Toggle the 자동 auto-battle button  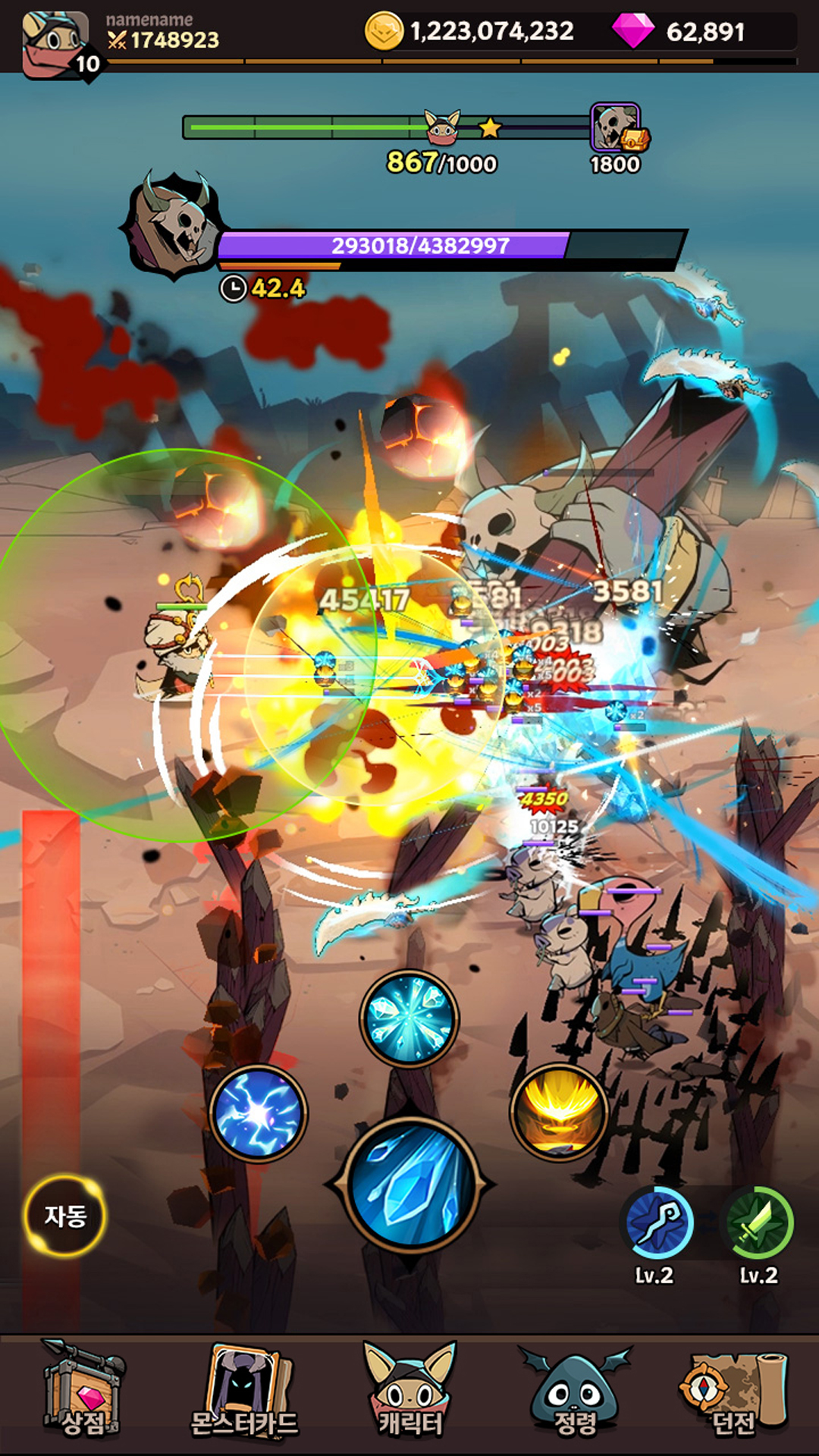click(x=65, y=1216)
